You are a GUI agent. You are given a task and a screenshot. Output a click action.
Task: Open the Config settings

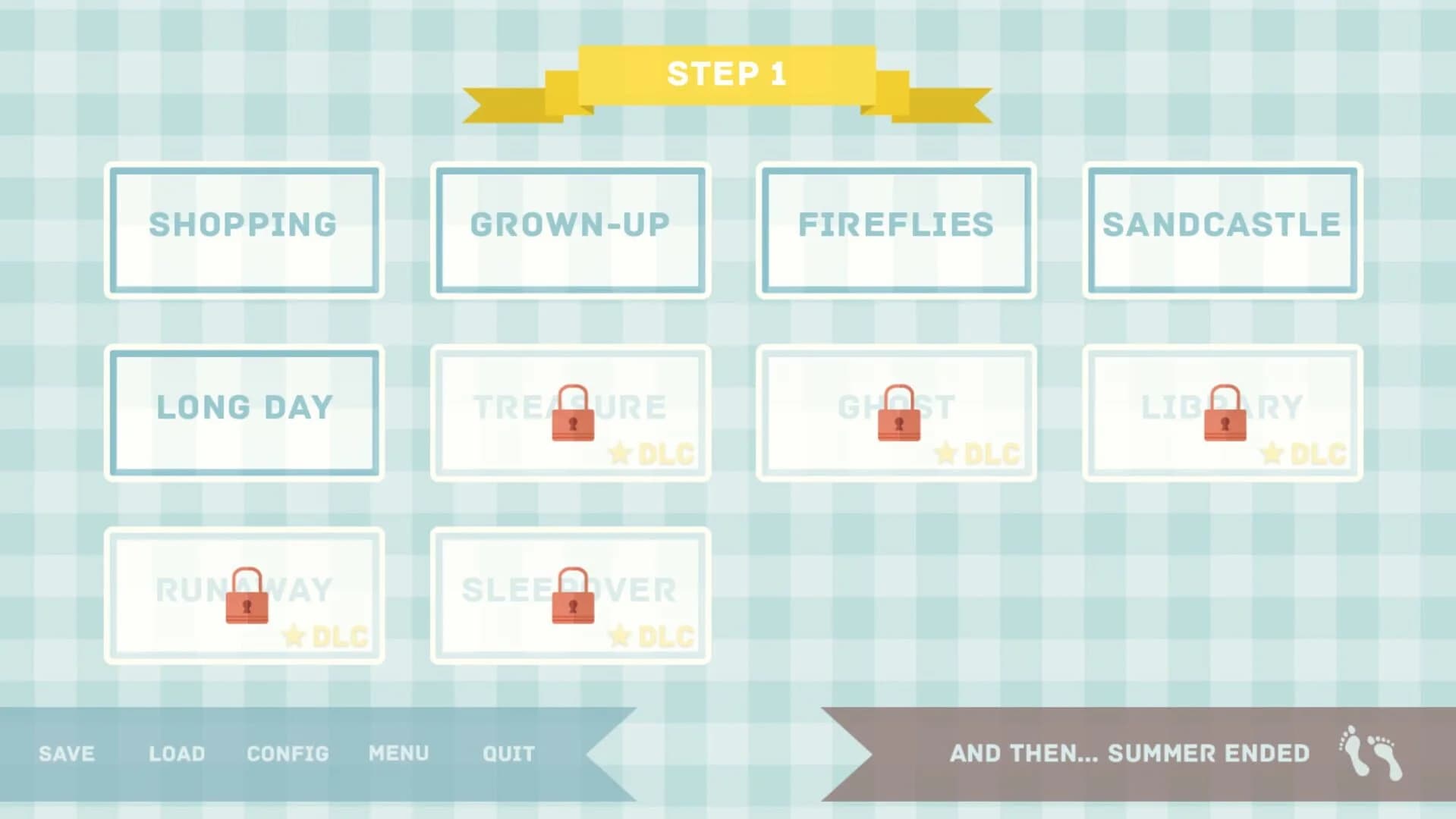287,753
